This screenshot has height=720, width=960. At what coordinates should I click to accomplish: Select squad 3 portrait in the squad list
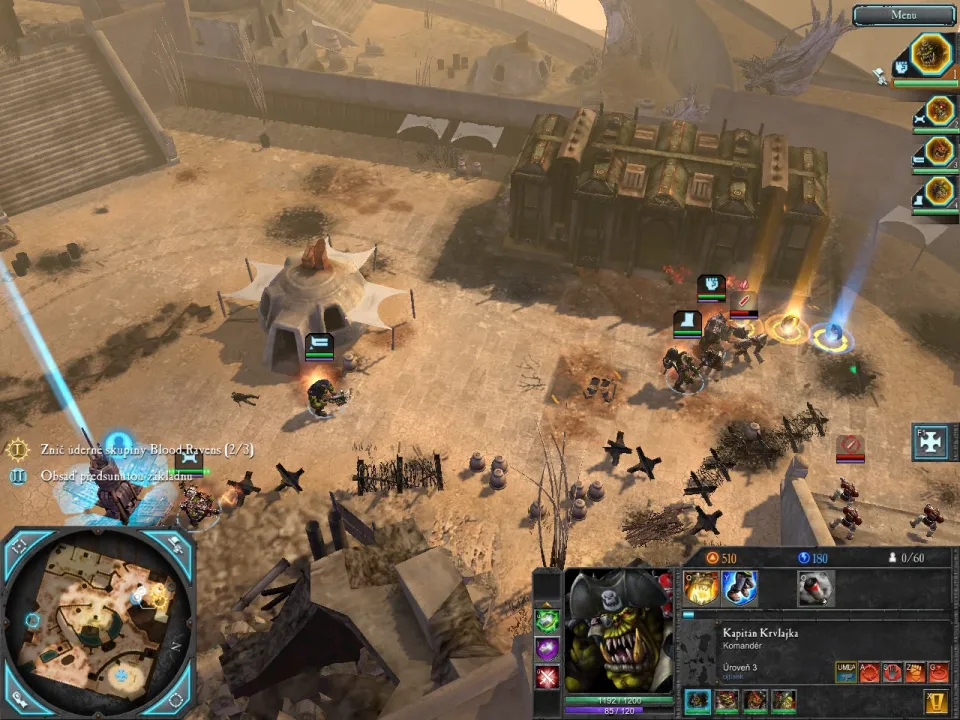[x=939, y=152]
